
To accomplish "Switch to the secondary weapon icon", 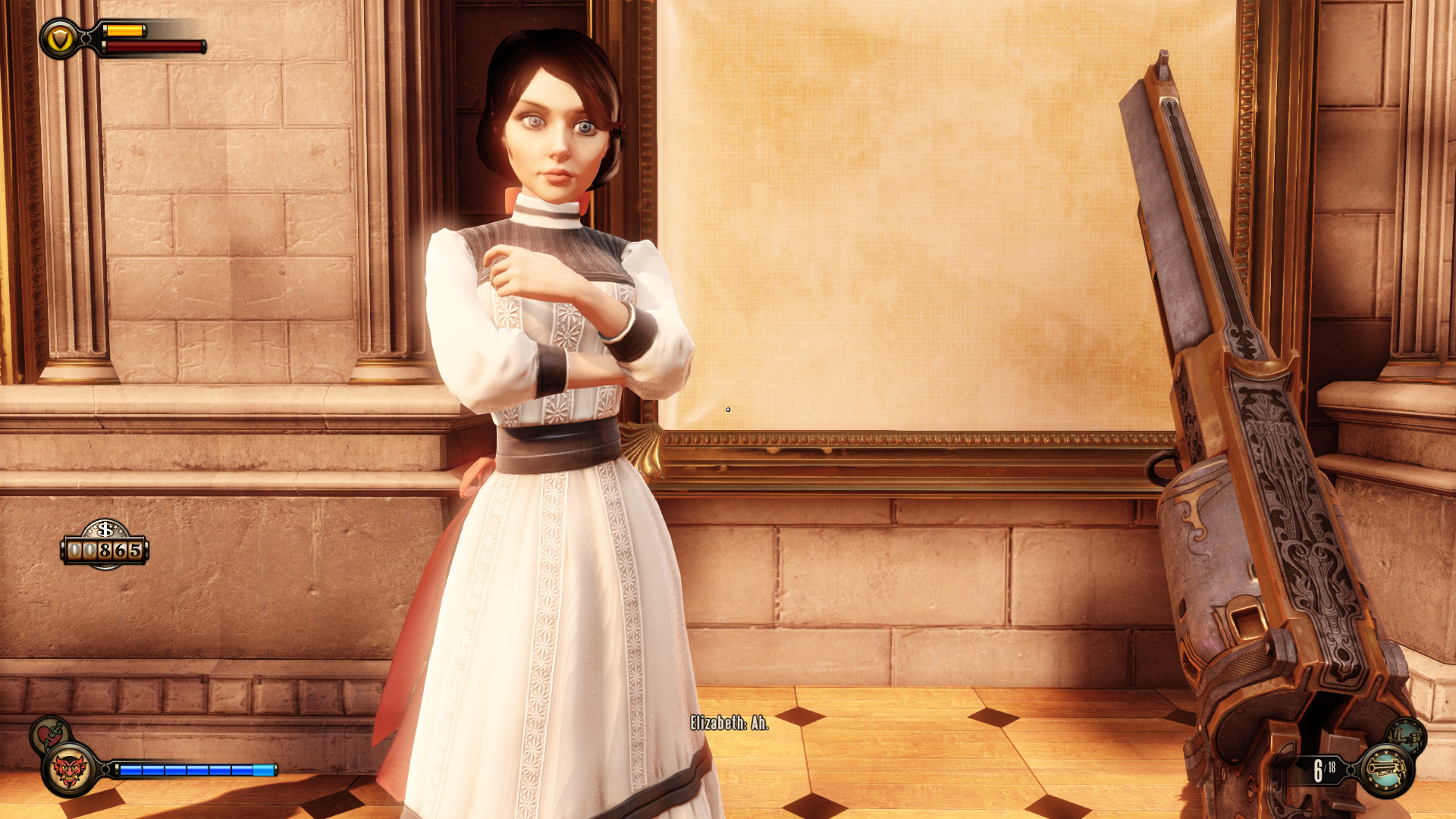I will click(x=1407, y=735).
